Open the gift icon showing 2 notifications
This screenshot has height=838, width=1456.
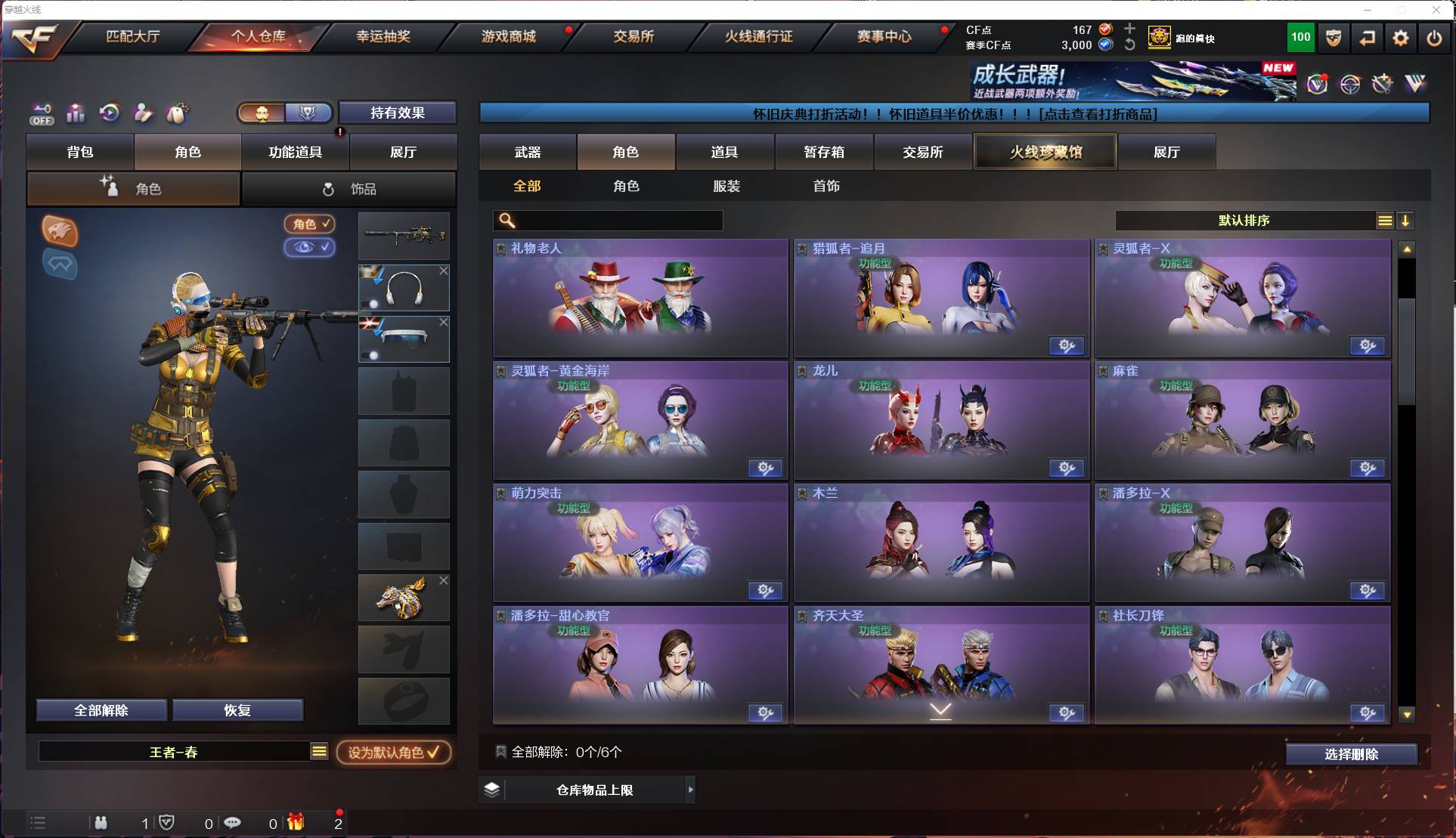(296, 823)
